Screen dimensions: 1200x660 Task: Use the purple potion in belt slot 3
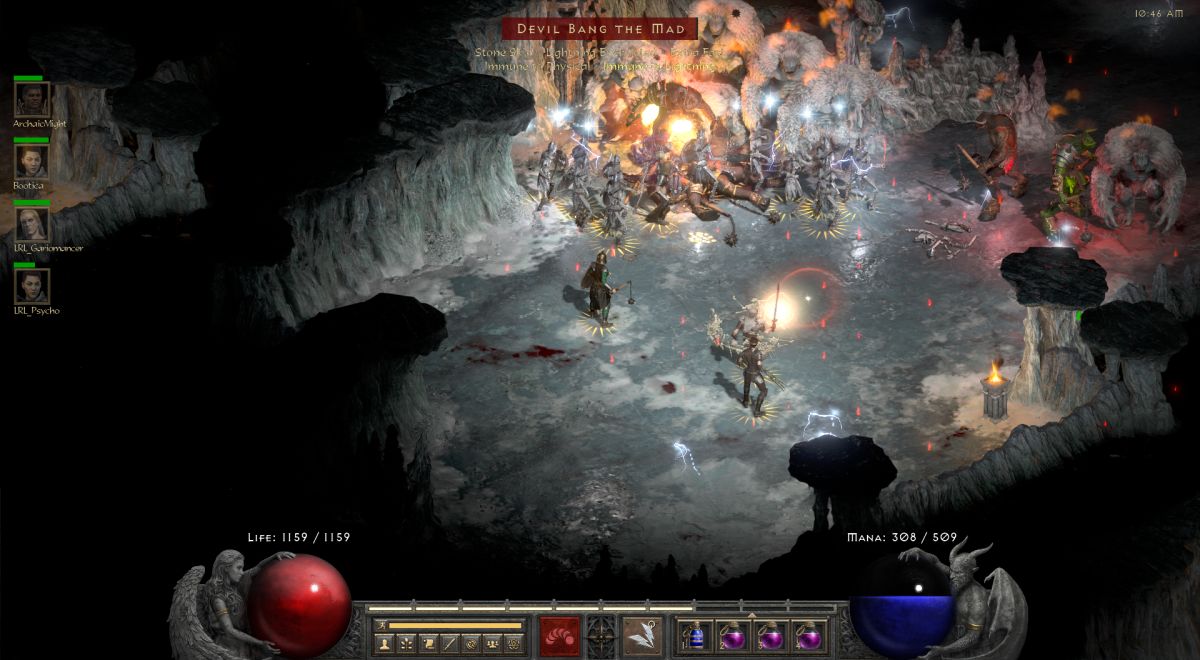point(770,636)
